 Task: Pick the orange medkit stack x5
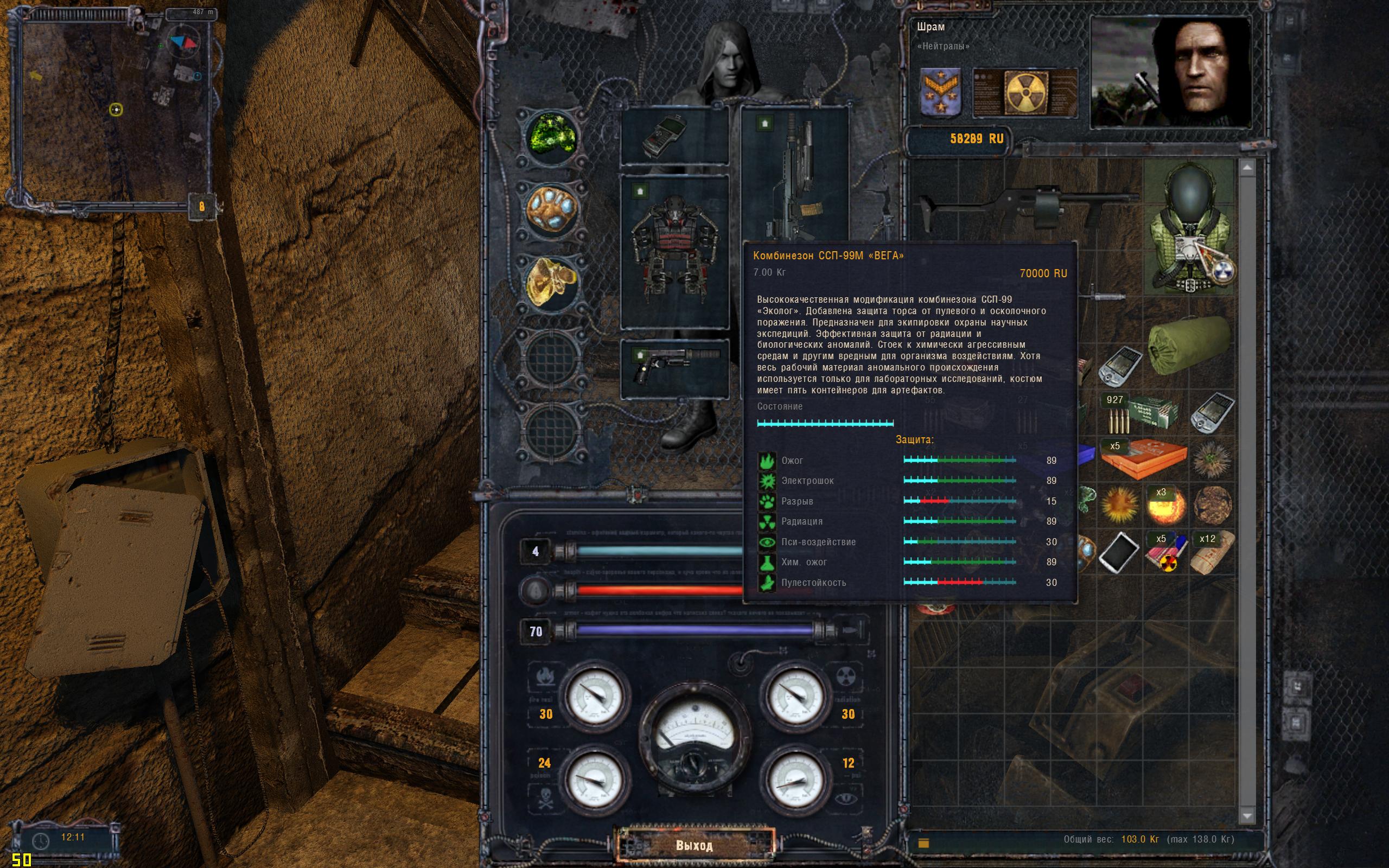(x=1142, y=459)
